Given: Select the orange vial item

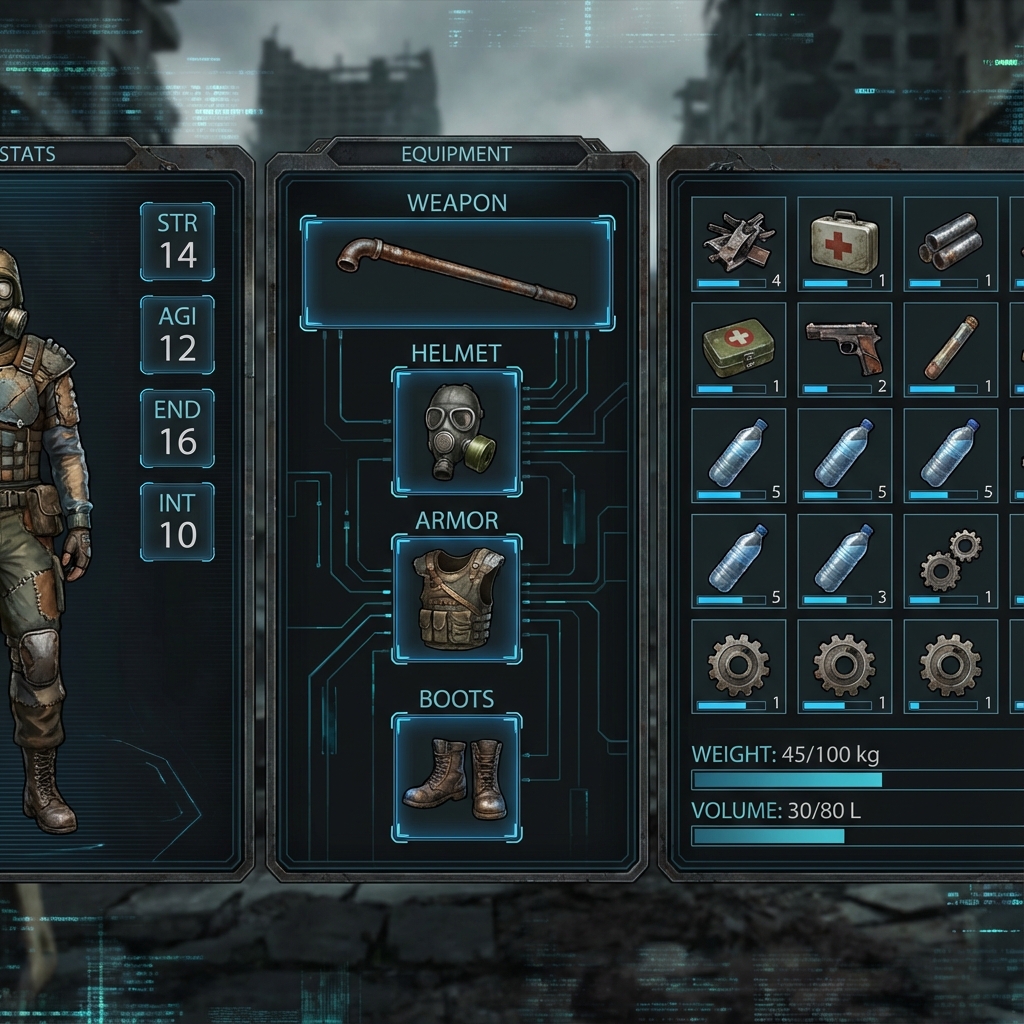Looking at the screenshot, I should (x=950, y=349).
